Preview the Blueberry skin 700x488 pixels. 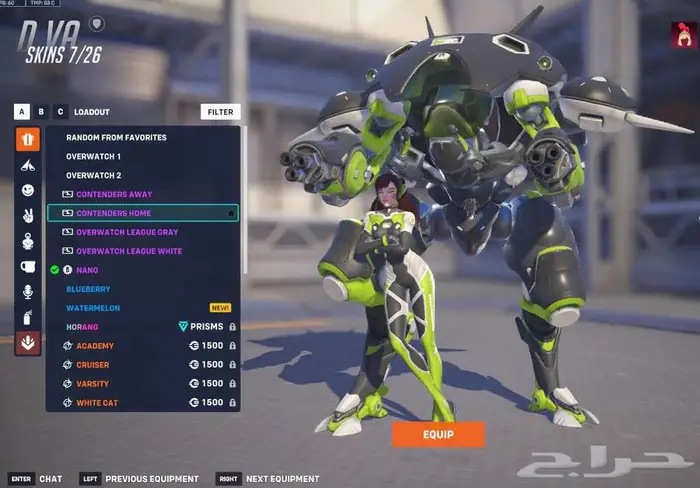[x=88, y=289]
